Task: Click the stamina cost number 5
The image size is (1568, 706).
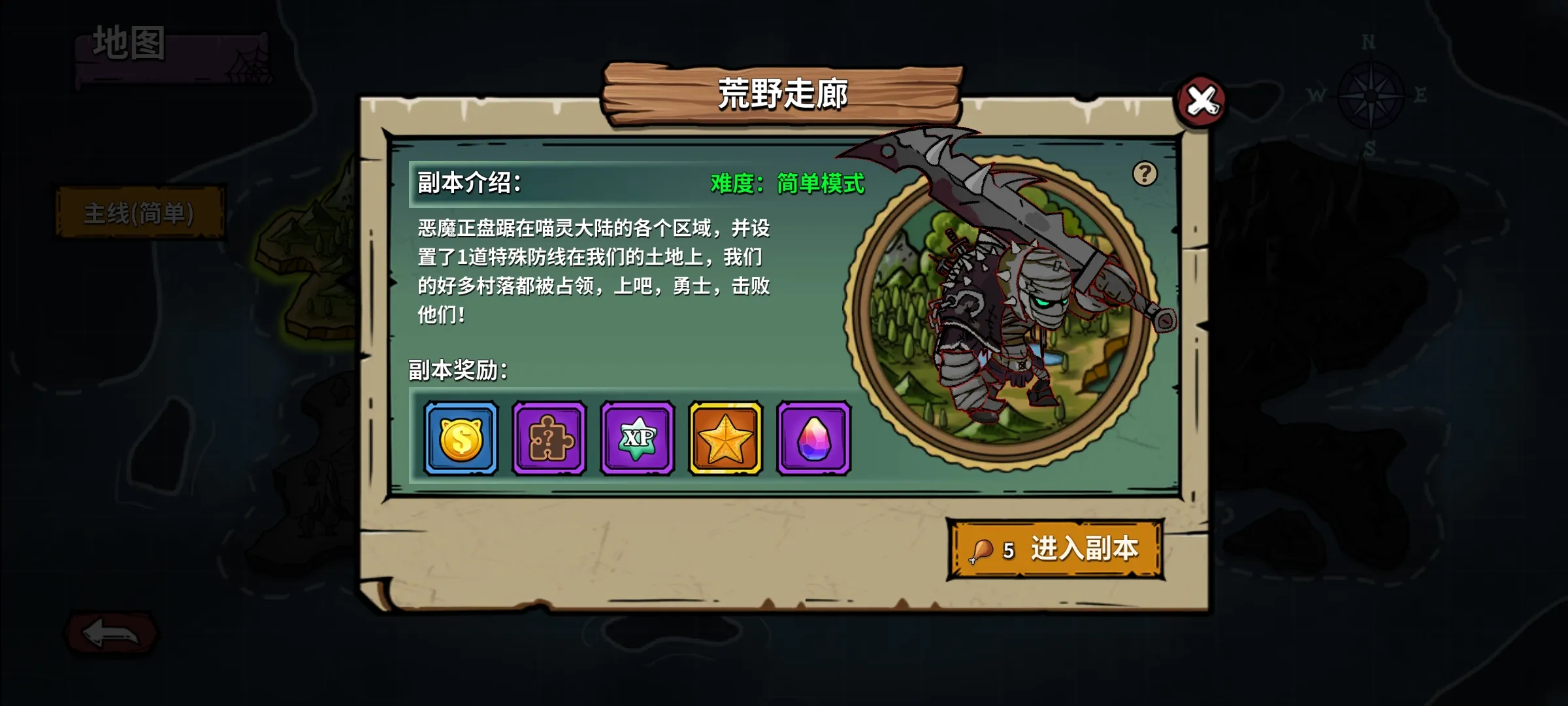Action: point(1009,551)
